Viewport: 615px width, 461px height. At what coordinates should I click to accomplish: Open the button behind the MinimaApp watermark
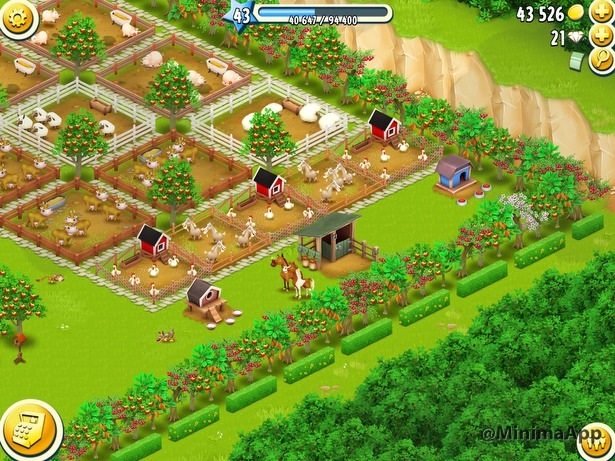[596, 443]
